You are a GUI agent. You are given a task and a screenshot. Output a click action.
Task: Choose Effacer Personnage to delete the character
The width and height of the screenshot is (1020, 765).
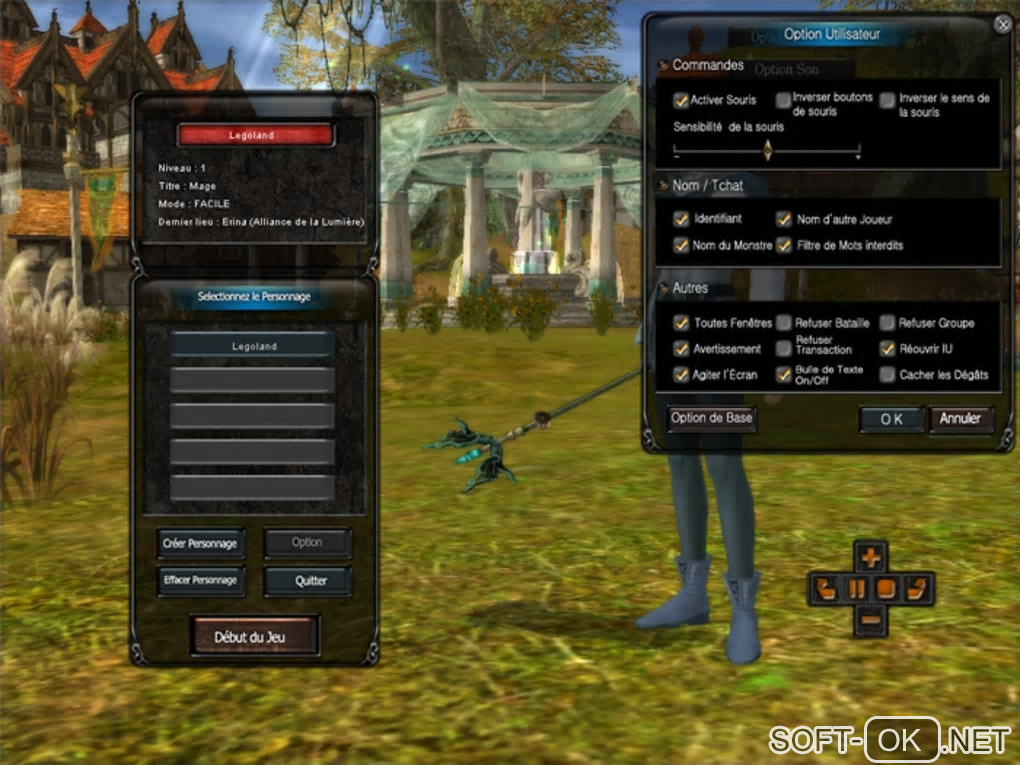click(x=200, y=580)
